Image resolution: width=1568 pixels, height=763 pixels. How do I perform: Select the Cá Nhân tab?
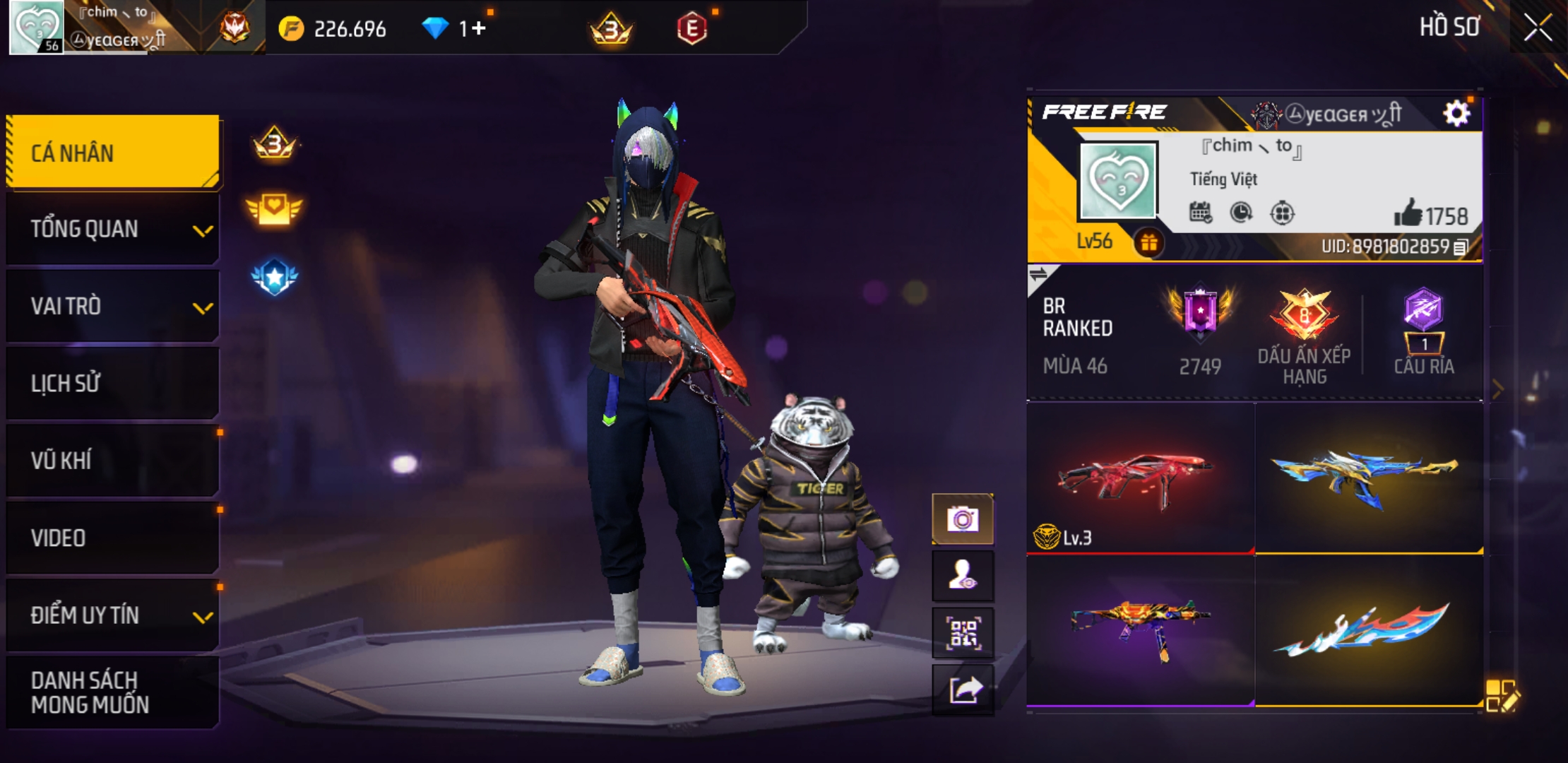coord(113,153)
